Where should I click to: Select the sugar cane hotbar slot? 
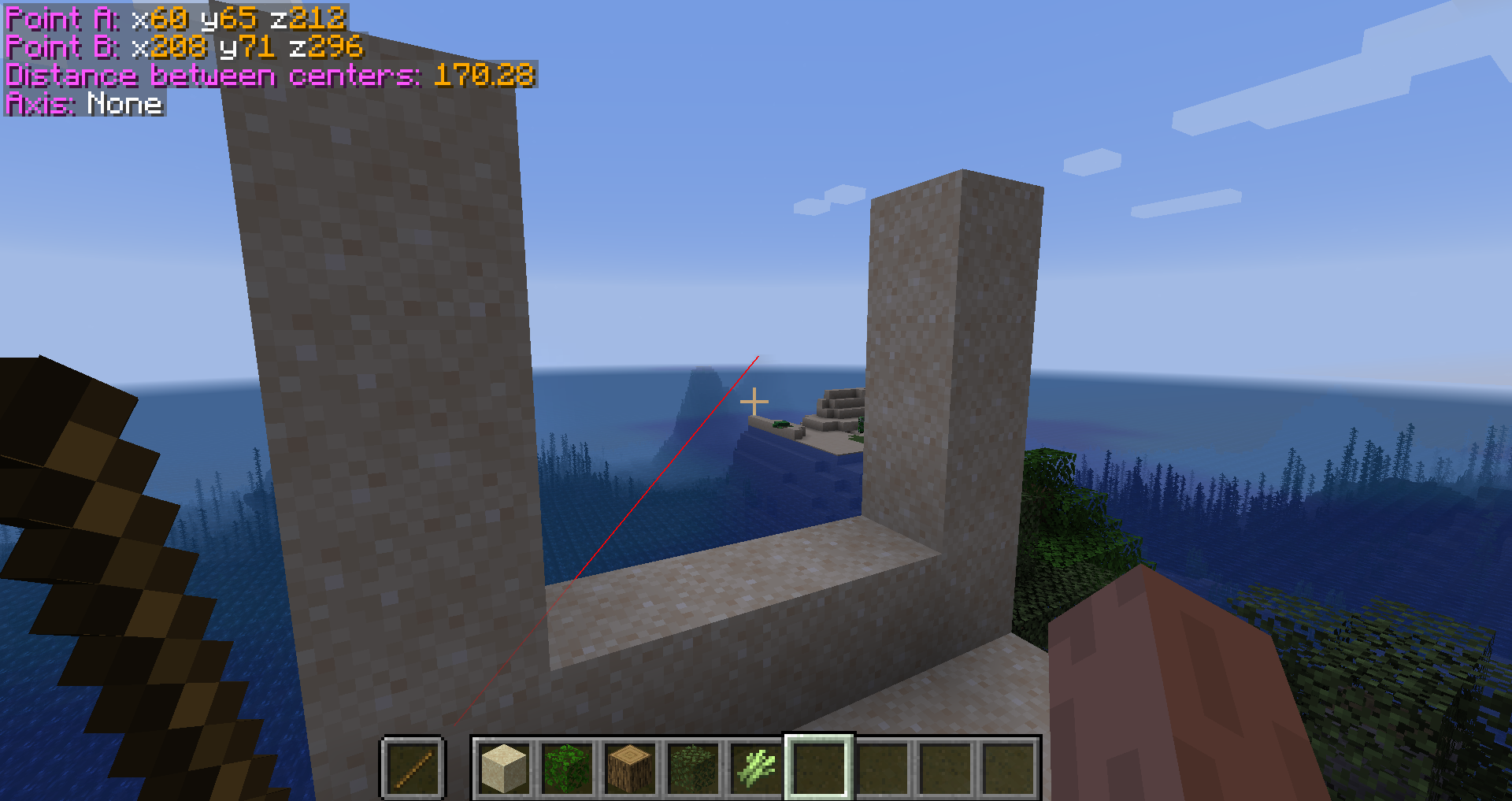click(x=756, y=768)
